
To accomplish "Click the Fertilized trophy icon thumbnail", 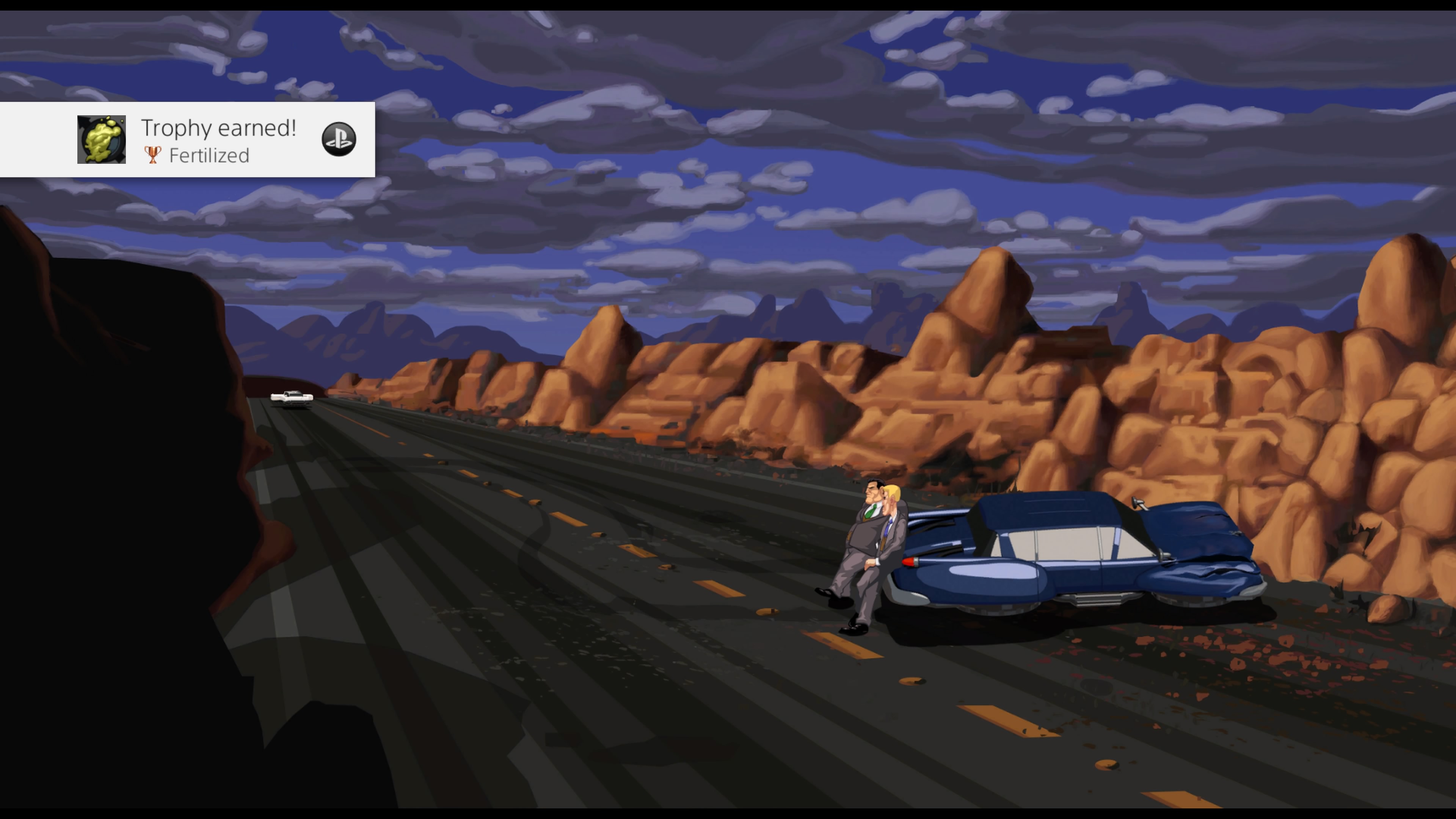I will [102, 140].
